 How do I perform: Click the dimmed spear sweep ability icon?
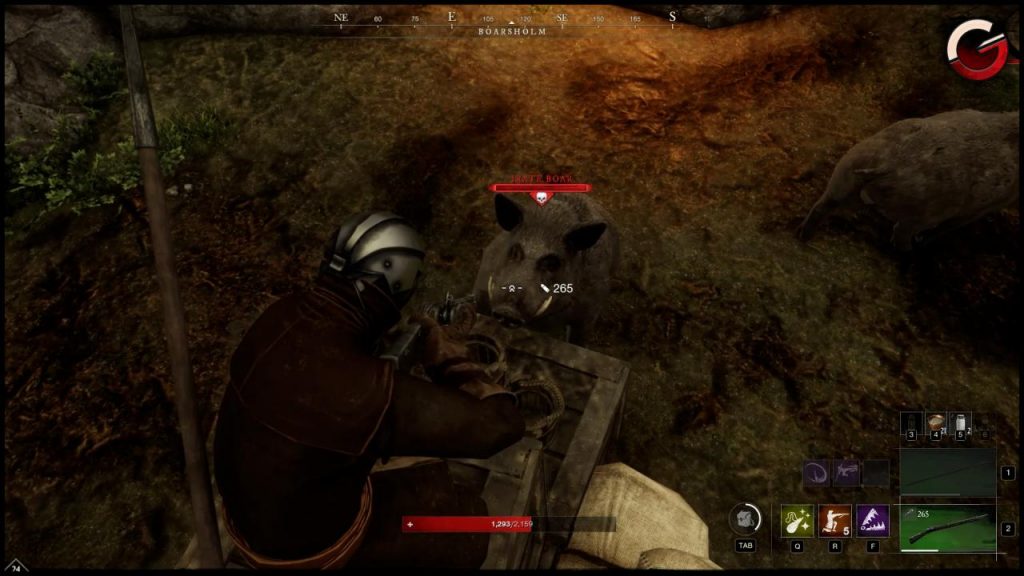tap(816, 473)
